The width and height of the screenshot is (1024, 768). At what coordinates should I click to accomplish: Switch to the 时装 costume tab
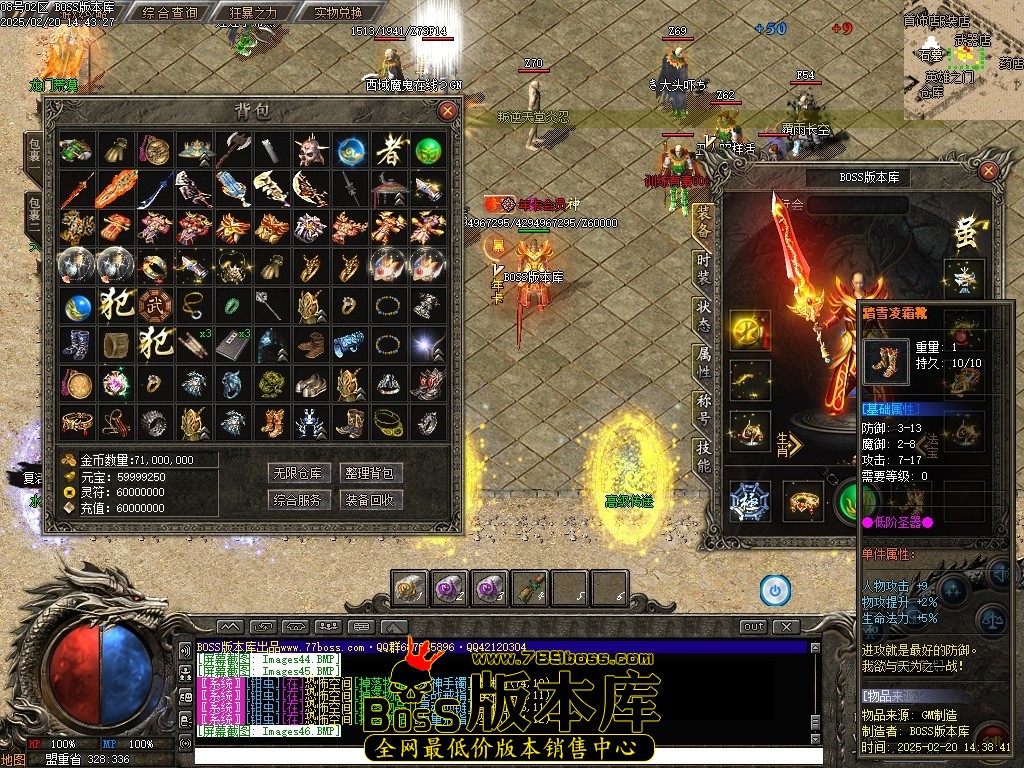coord(704,267)
